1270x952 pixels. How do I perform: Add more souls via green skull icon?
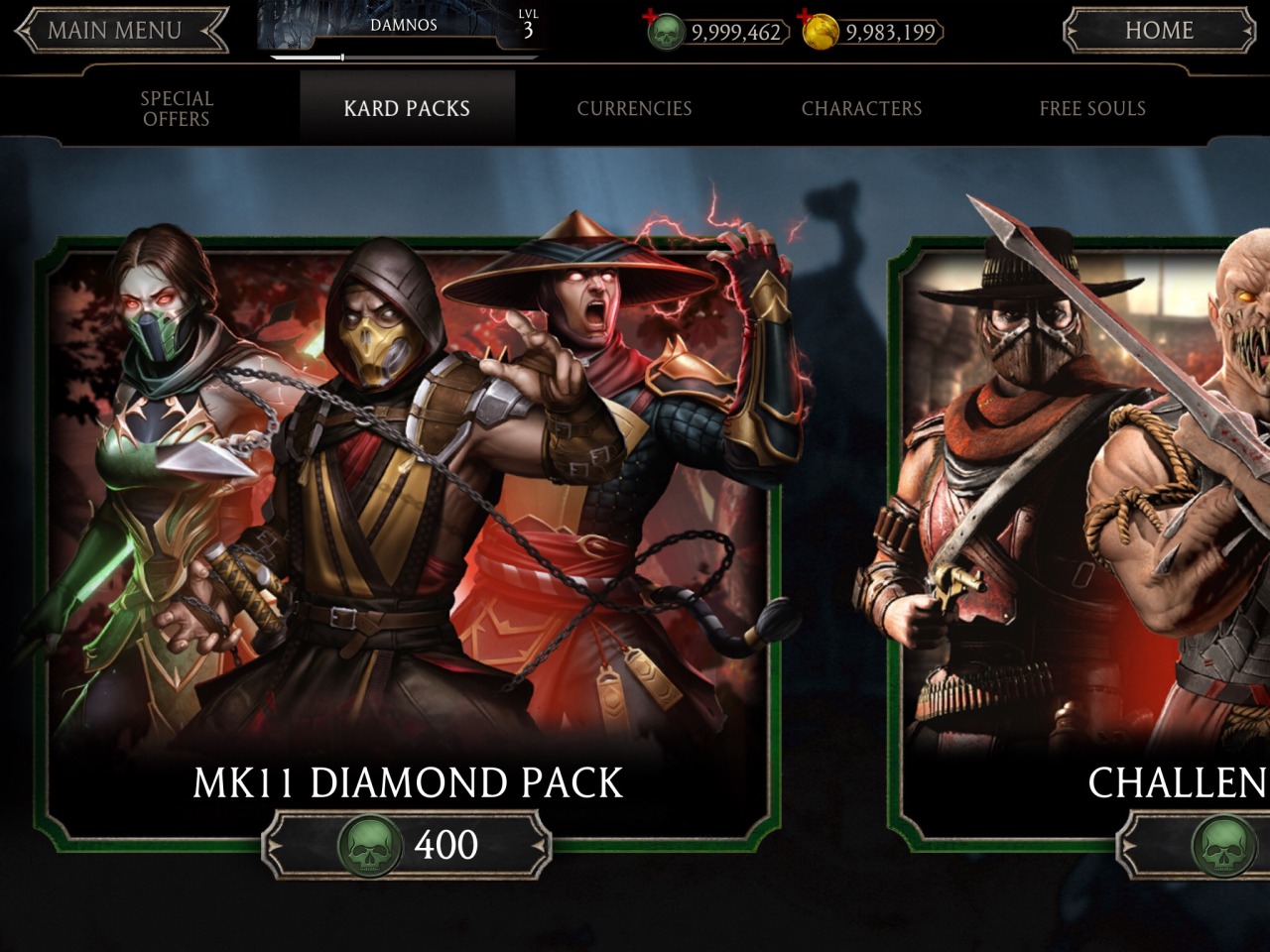click(665, 31)
